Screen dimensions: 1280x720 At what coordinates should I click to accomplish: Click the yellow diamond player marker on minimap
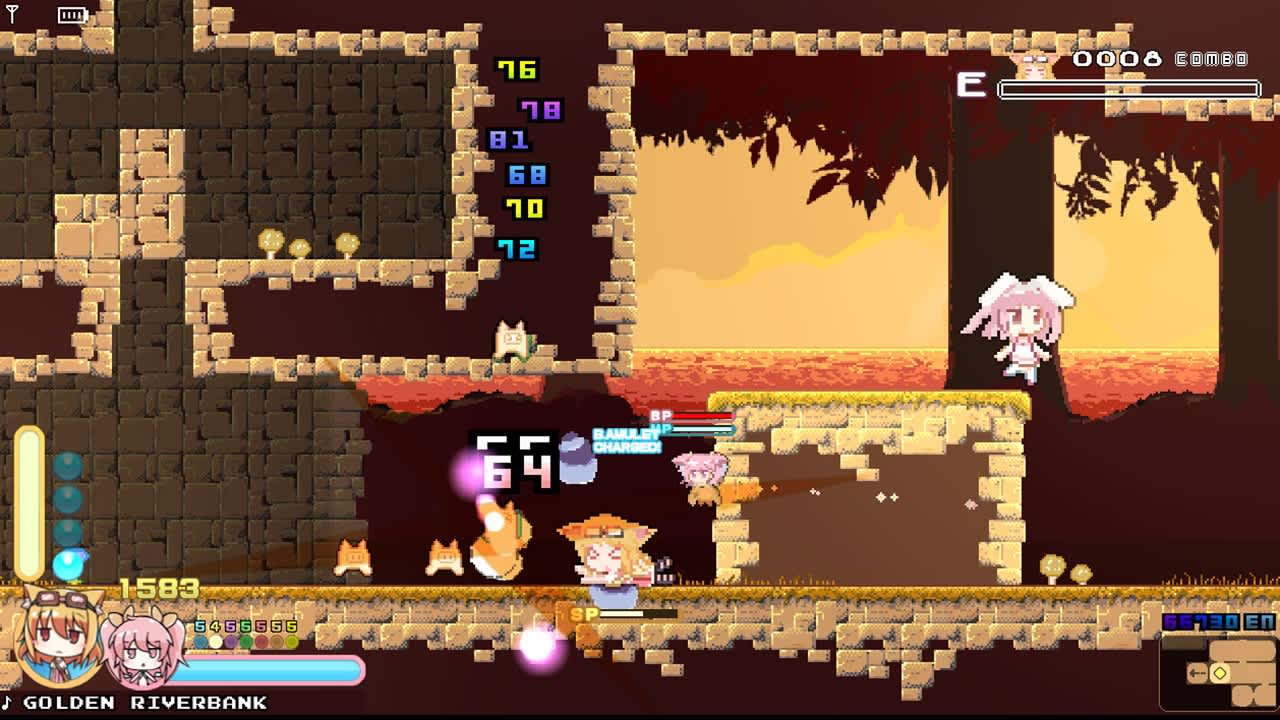[1220, 672]
